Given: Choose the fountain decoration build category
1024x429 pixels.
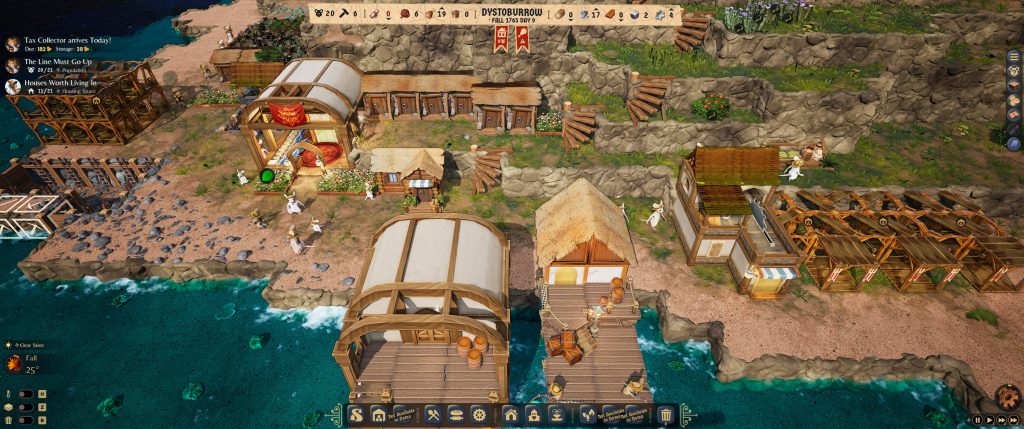Looking at the screenshot, I should (x=556, y=414).
